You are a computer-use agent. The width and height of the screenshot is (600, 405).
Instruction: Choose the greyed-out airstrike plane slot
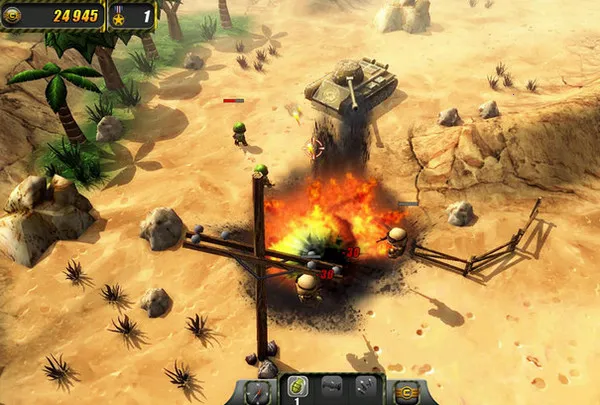[331, 388]
